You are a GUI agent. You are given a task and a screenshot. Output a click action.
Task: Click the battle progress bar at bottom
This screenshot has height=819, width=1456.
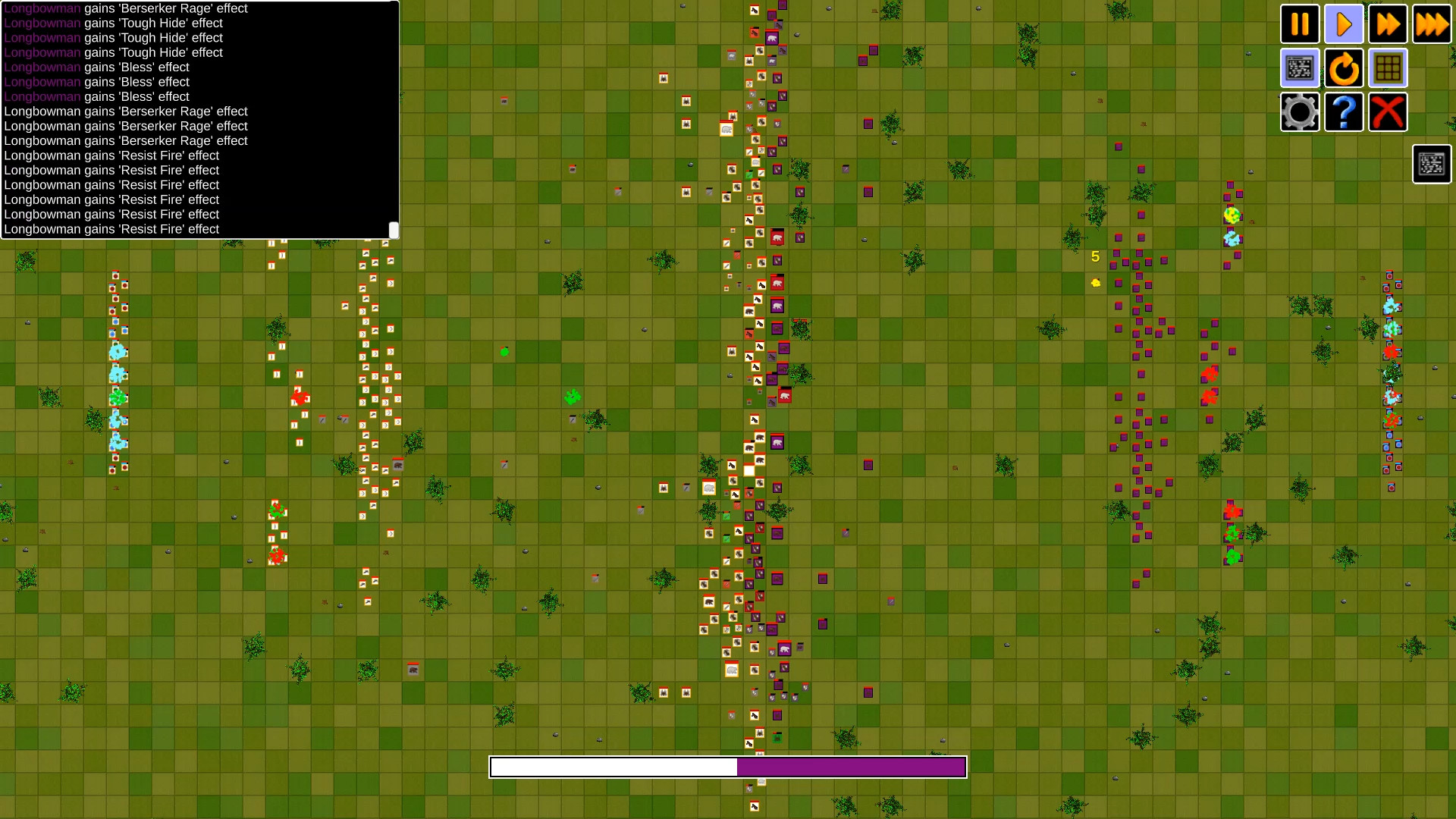tap(728, 767)
